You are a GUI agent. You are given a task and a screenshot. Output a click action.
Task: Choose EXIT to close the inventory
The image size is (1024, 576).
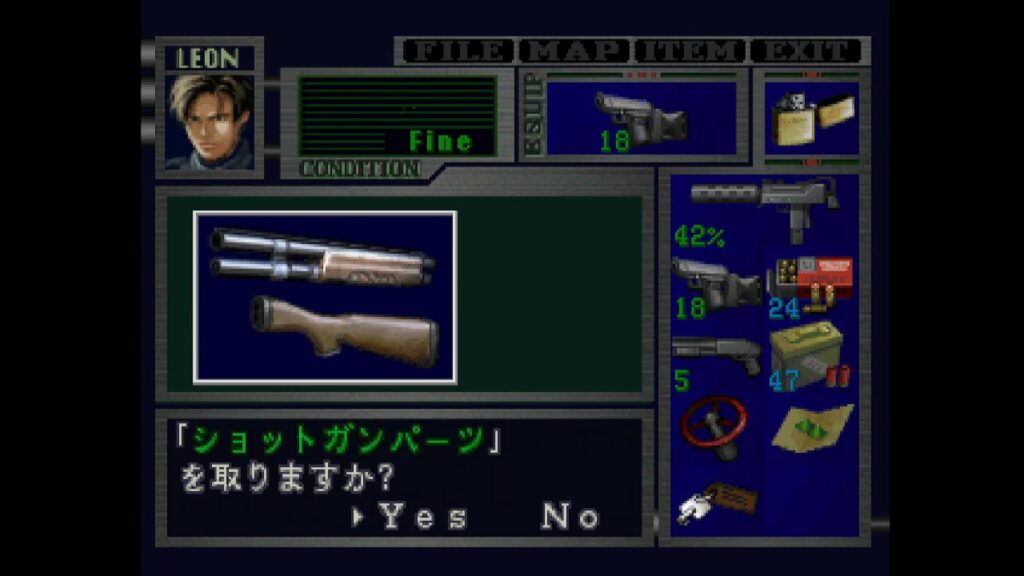click(x=806, y=51)
